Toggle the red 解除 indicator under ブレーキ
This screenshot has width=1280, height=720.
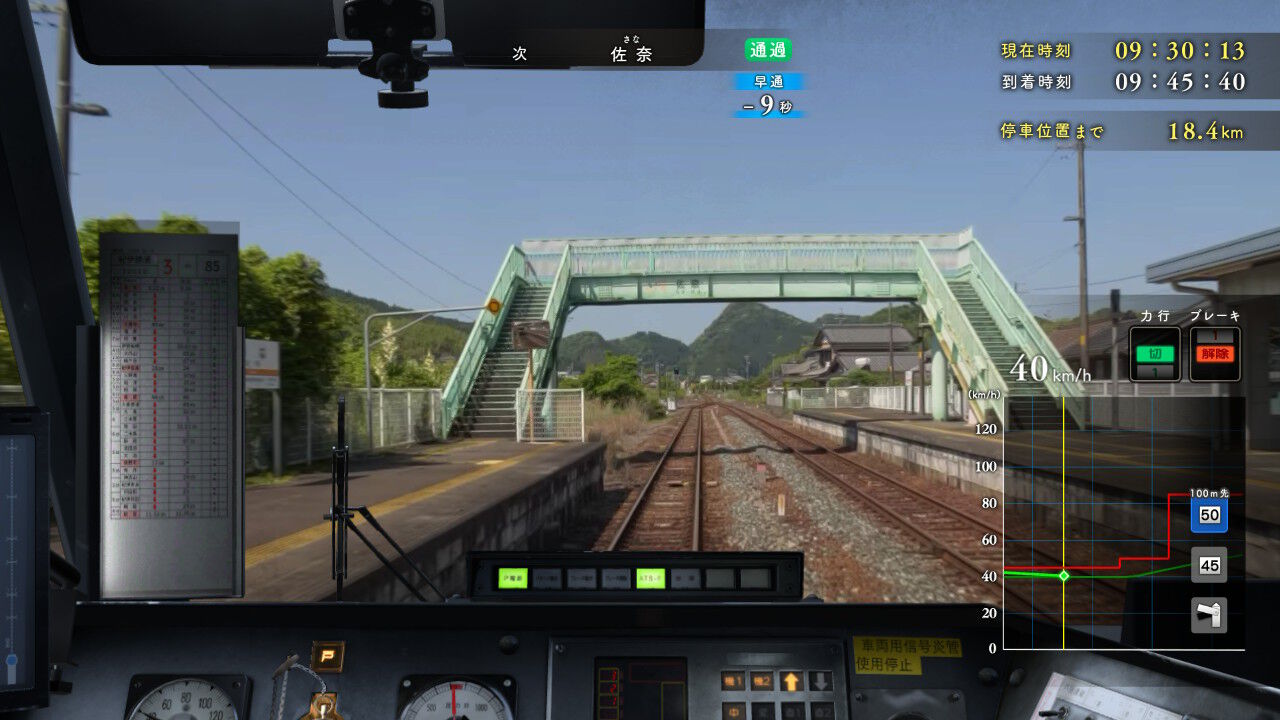tap(1216, 351)
